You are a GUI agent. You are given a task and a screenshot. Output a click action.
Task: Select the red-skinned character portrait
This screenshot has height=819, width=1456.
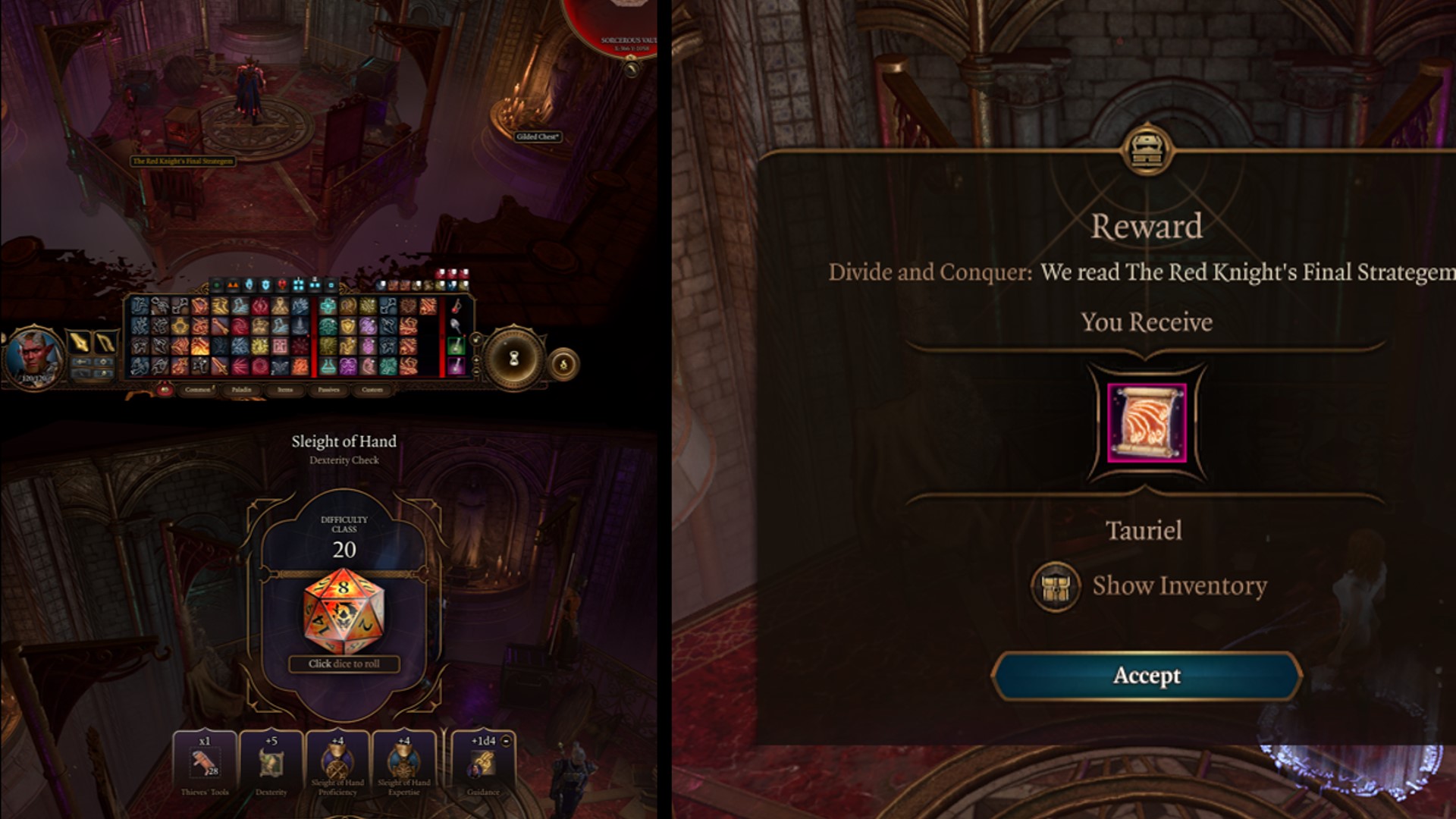pyautogui.click(x=34, y=354)
